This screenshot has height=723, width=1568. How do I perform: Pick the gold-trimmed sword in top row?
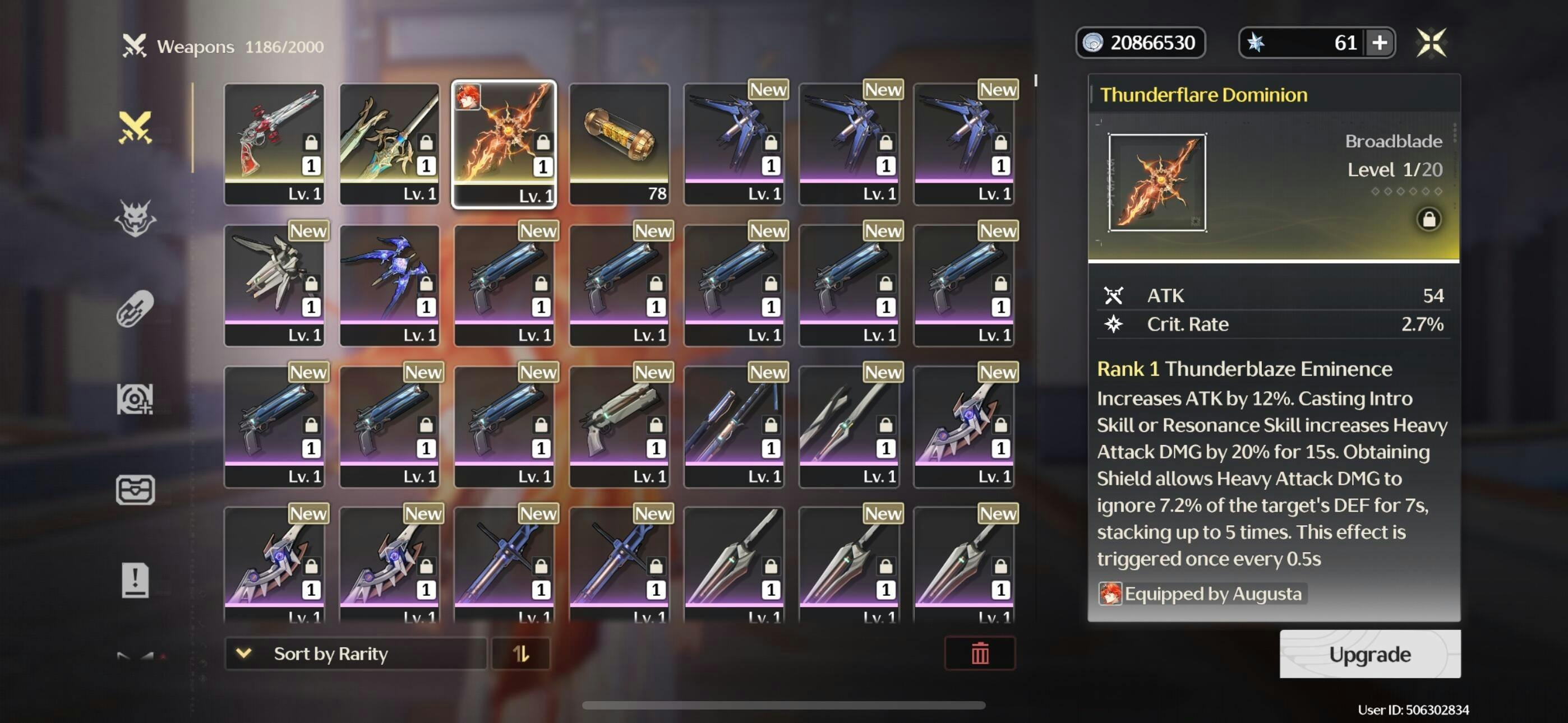click(389, 143)
